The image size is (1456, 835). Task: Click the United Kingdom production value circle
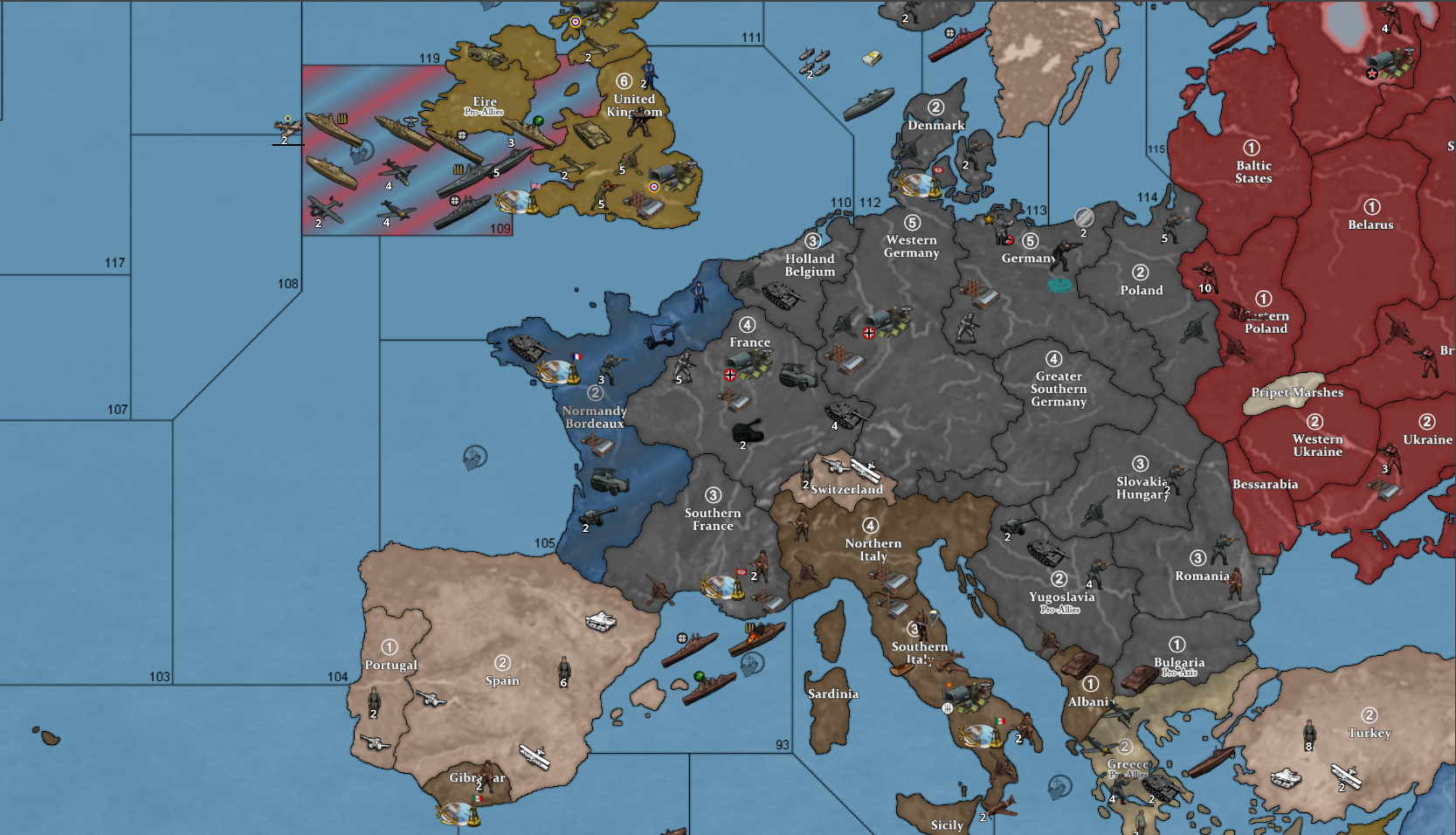[x=624, y=79]
